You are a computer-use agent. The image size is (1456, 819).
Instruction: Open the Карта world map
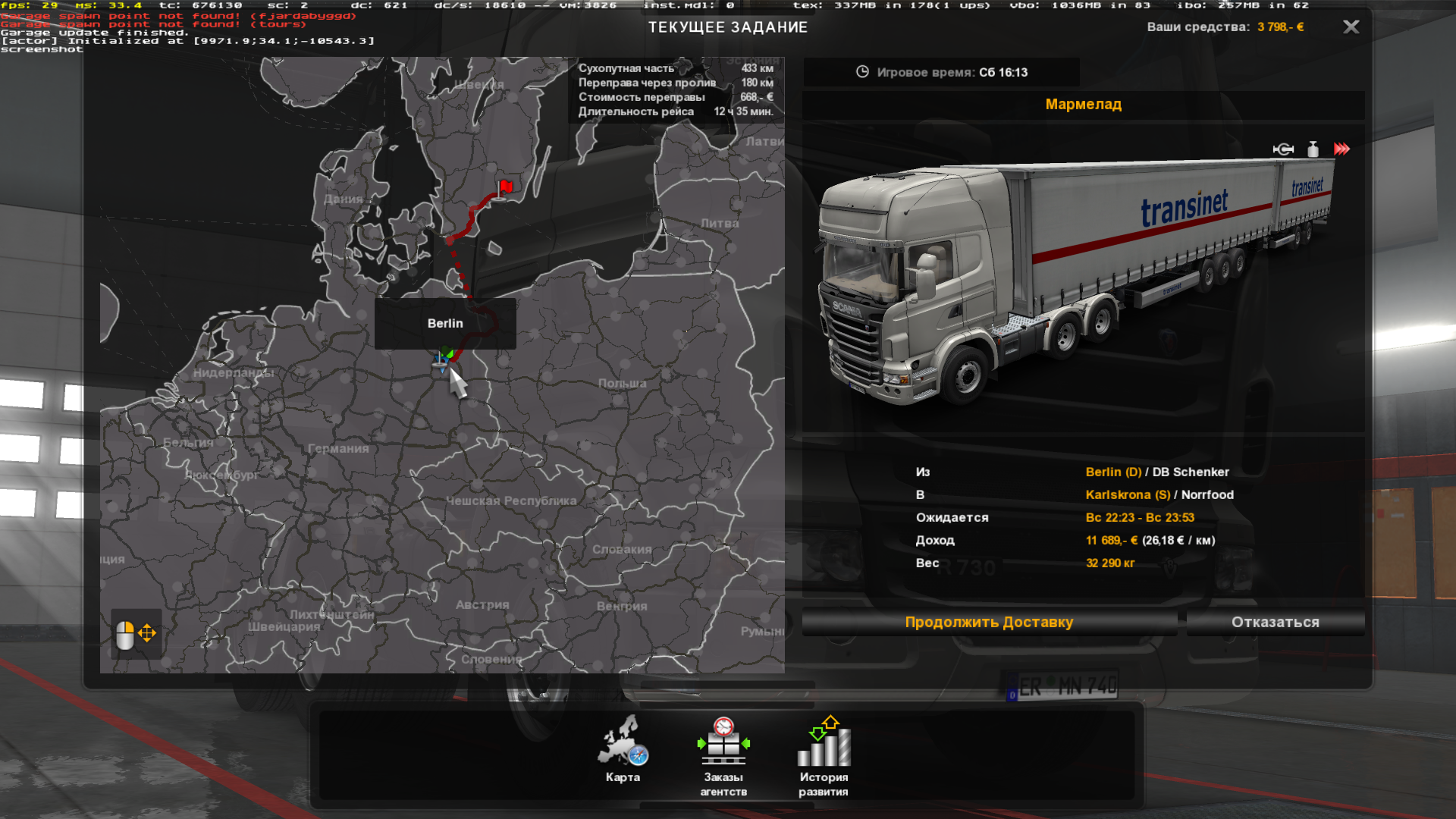tap(623, 749)
